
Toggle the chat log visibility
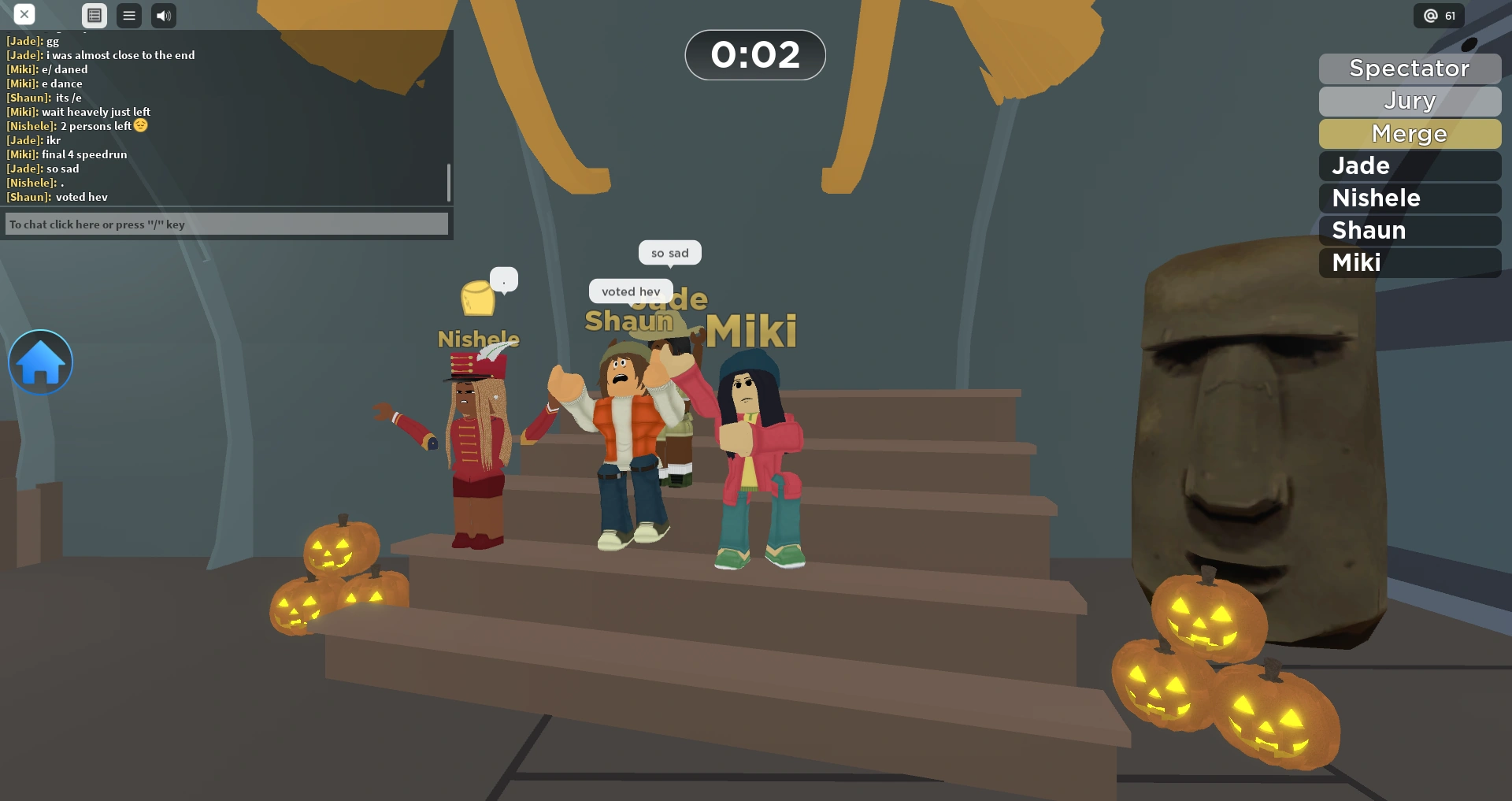coord(94,15)
